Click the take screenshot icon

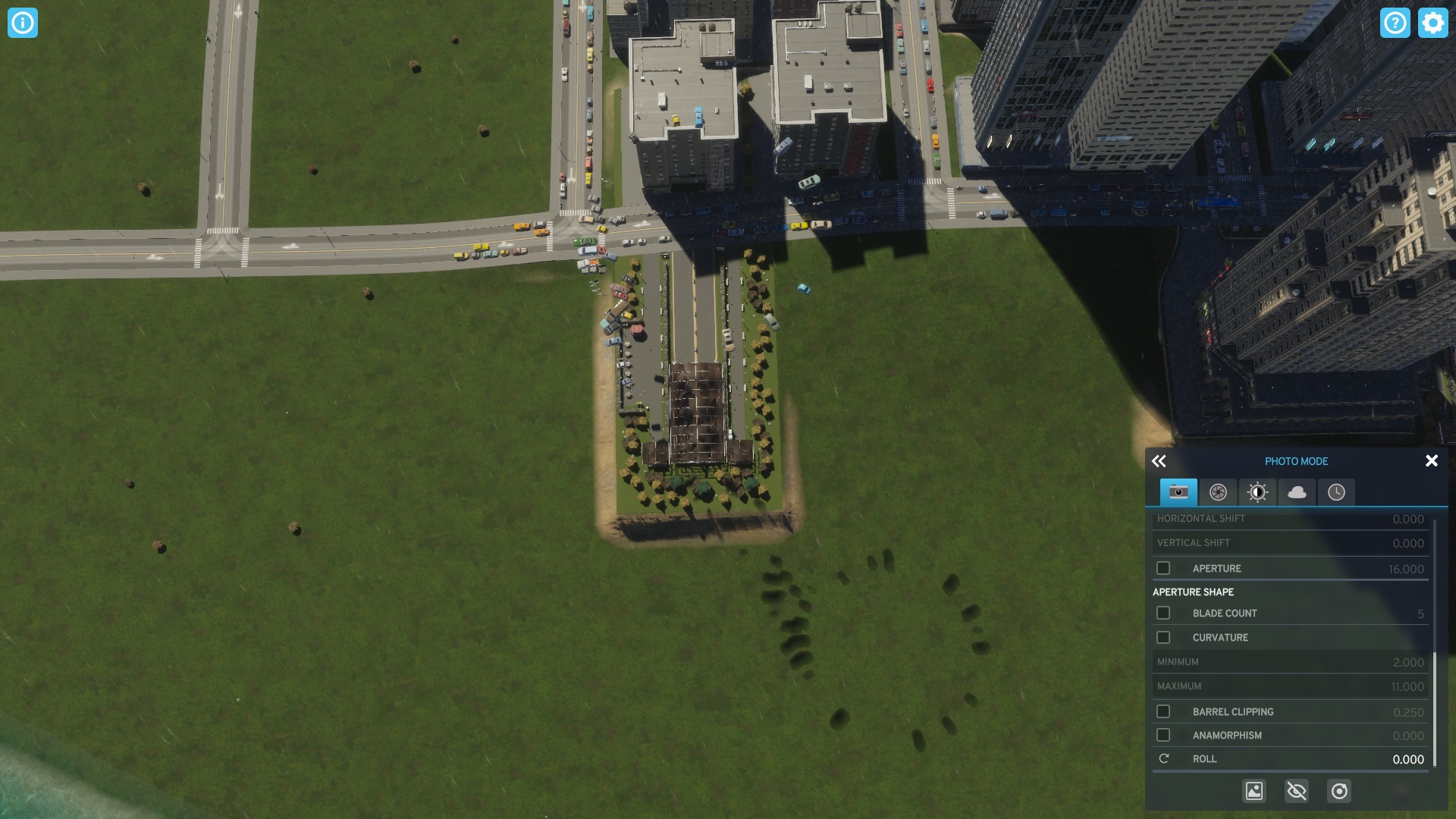(x=1255, y=791)
